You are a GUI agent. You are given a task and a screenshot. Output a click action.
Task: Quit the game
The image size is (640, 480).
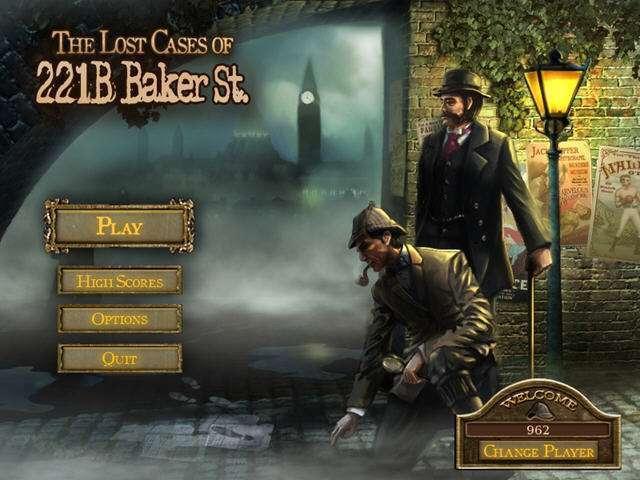click(120, 358)
